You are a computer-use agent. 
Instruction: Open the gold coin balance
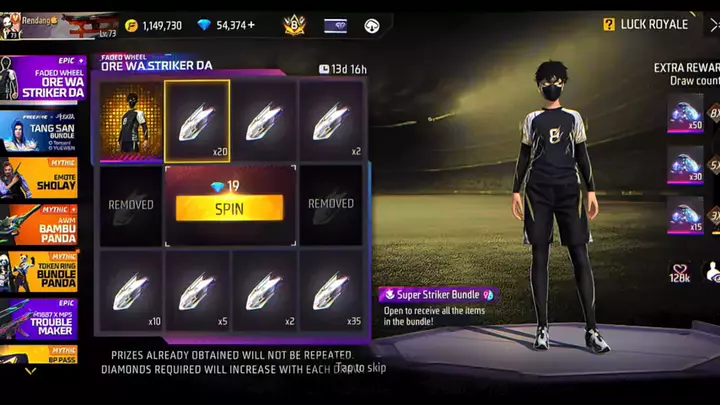153,25
